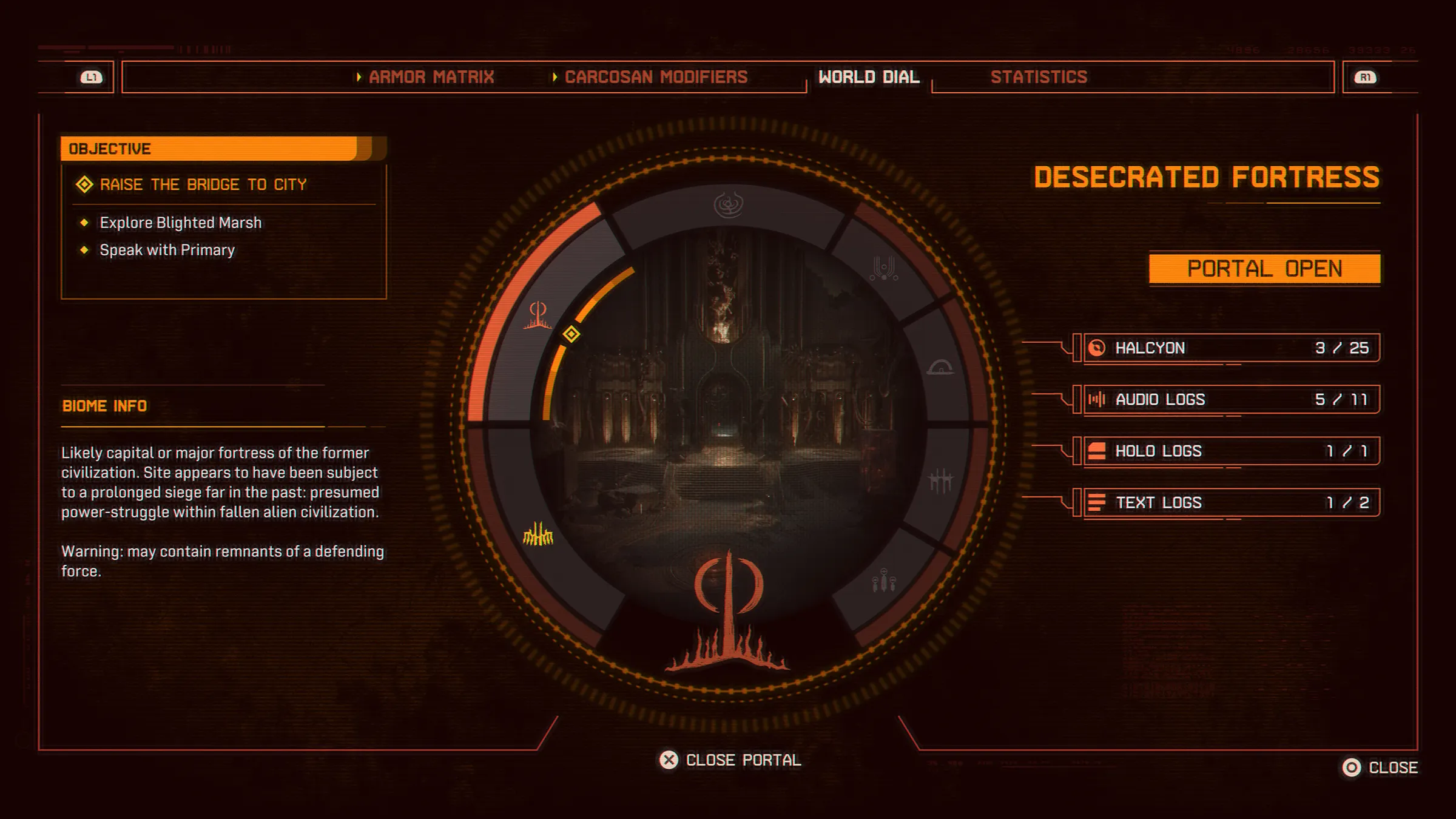This screenshot has height=819, width=1456.
Task: Click the Portal Open status button
Action: pos(1264,269)
